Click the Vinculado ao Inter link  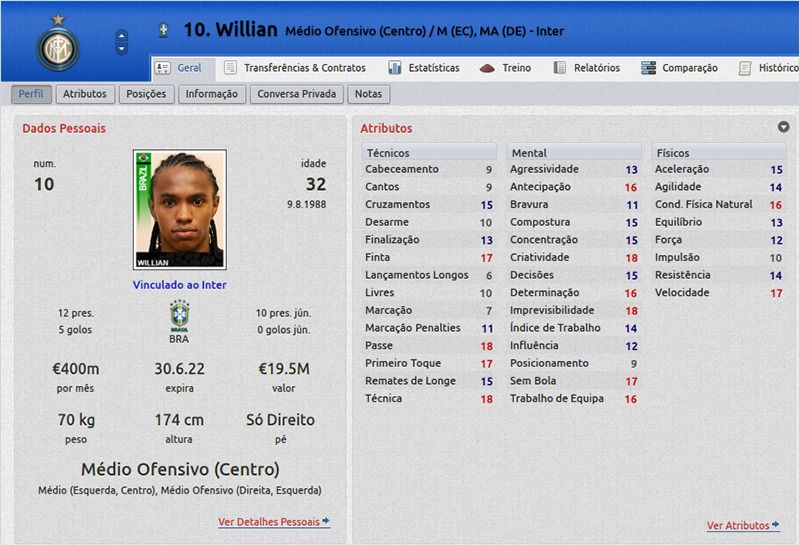coord(180,285)
